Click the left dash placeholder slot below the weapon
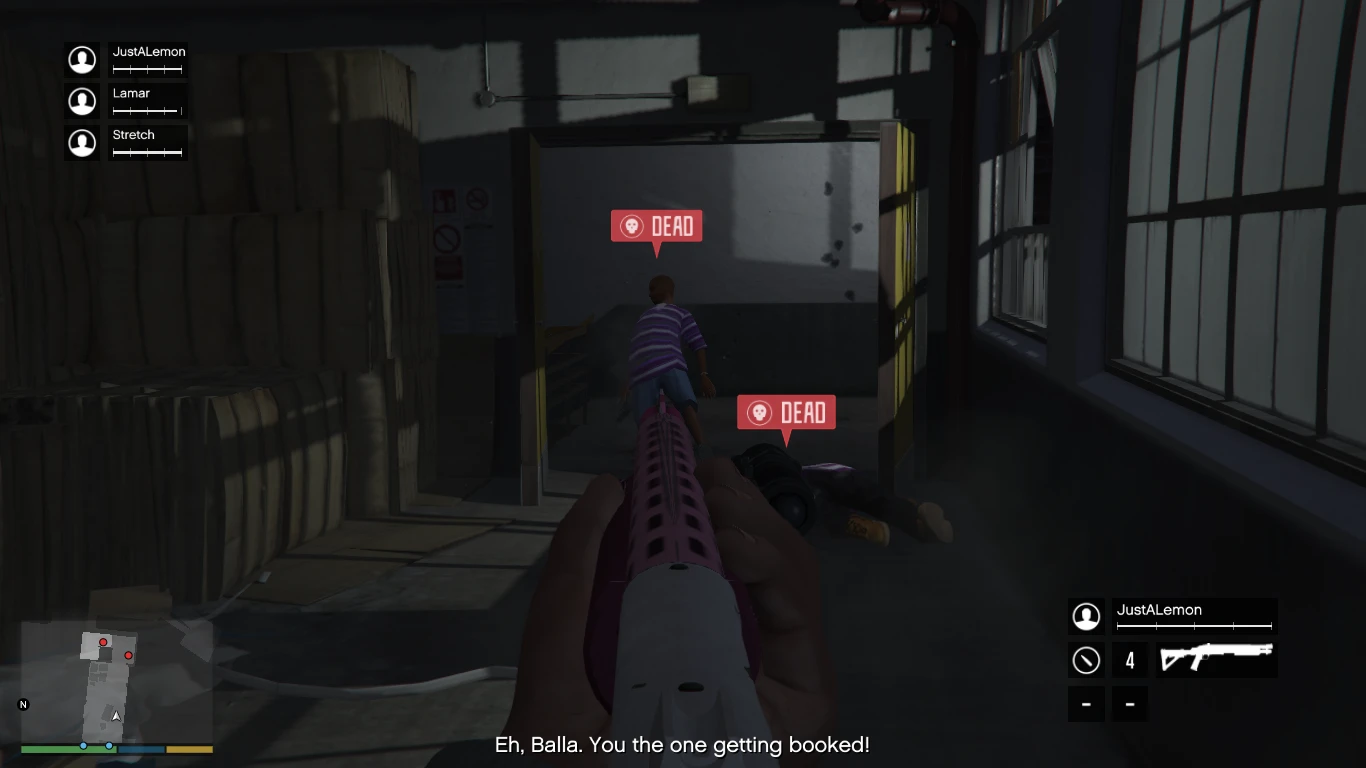This screenshot has height=768, width=1366. click(1086, 704)
